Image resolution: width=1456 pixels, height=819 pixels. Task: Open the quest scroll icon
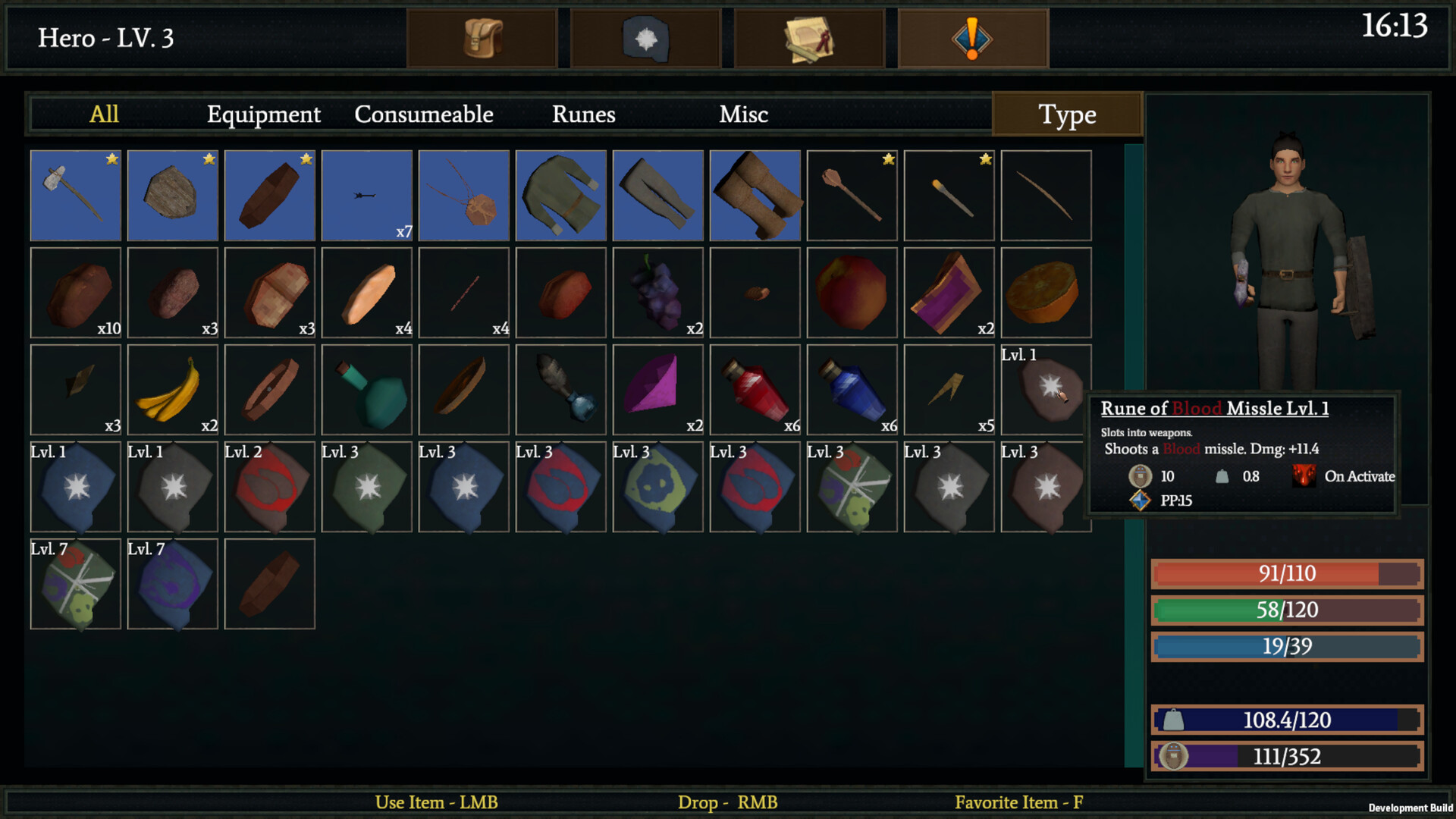[809, 38]
